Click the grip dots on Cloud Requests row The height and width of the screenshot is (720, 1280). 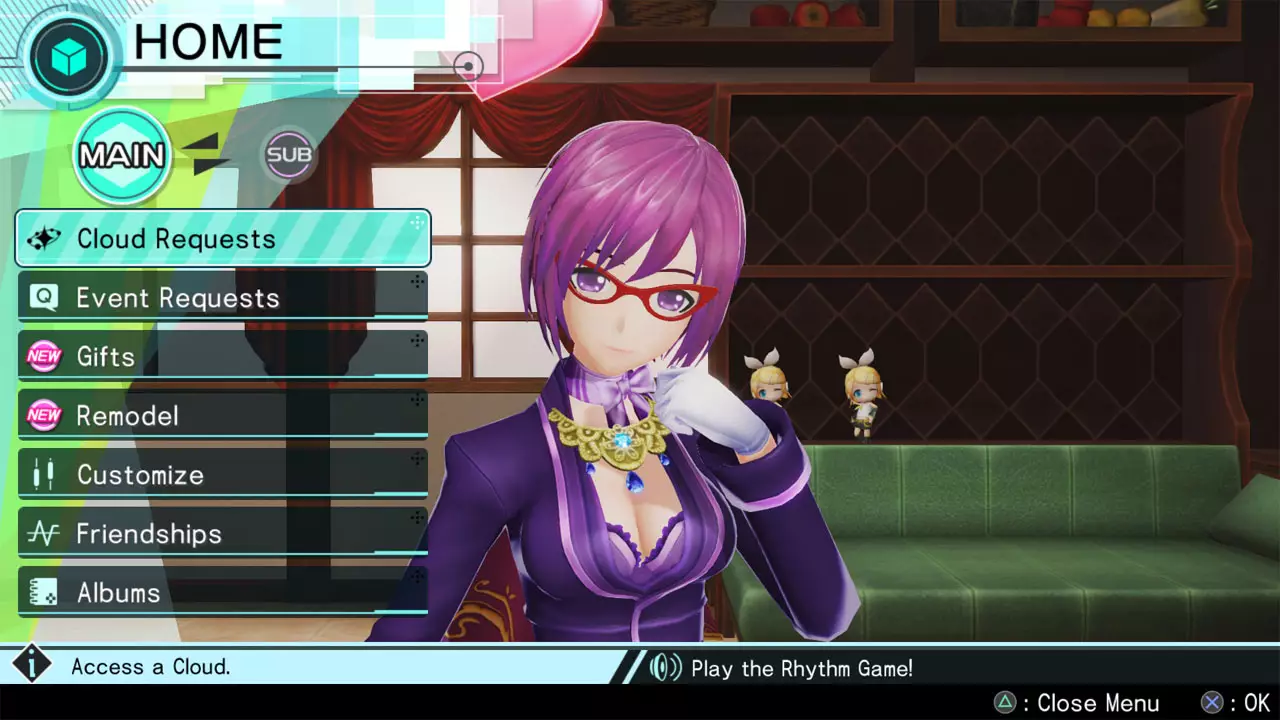click(x=418, y=222)
